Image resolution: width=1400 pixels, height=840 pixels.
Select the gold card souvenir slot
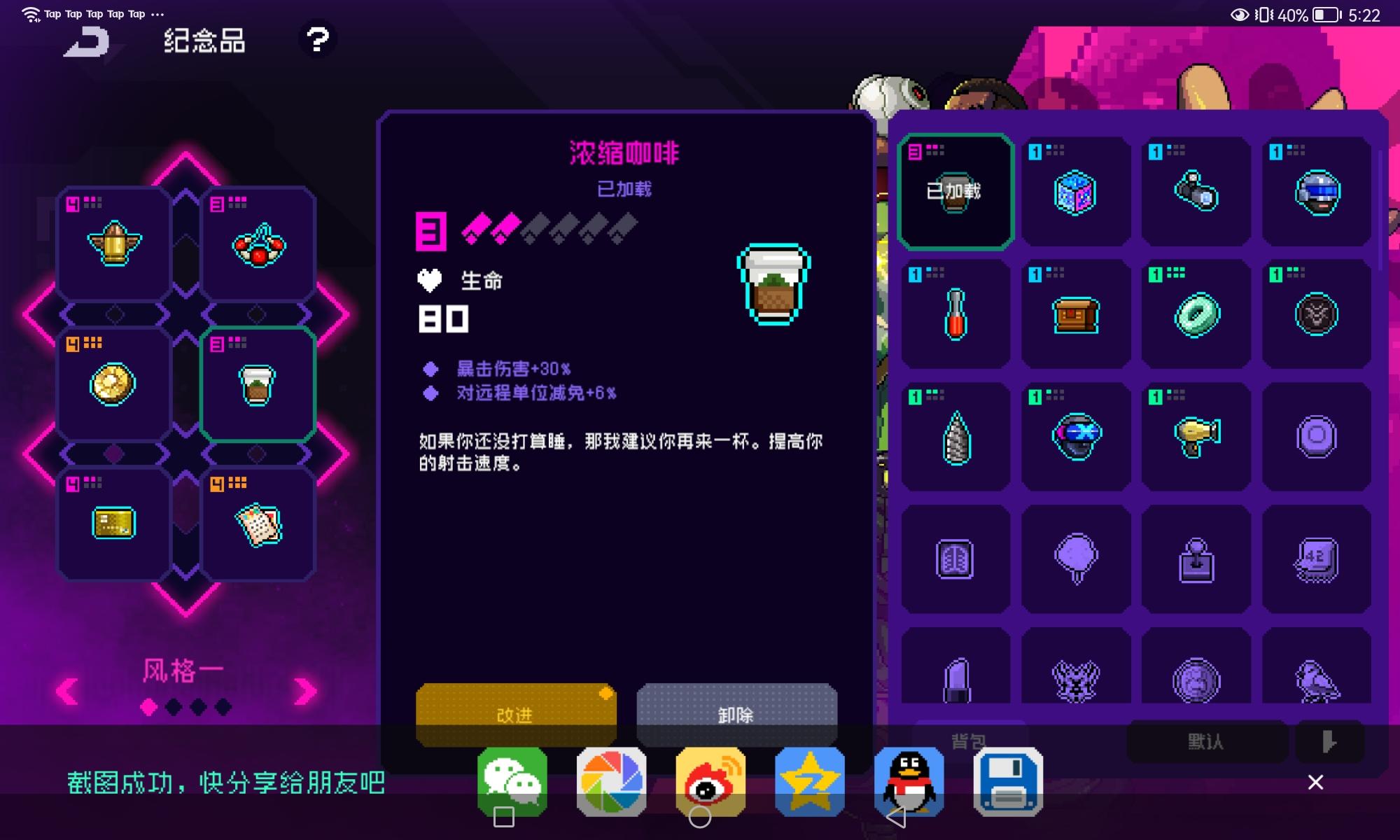[113, 524]
